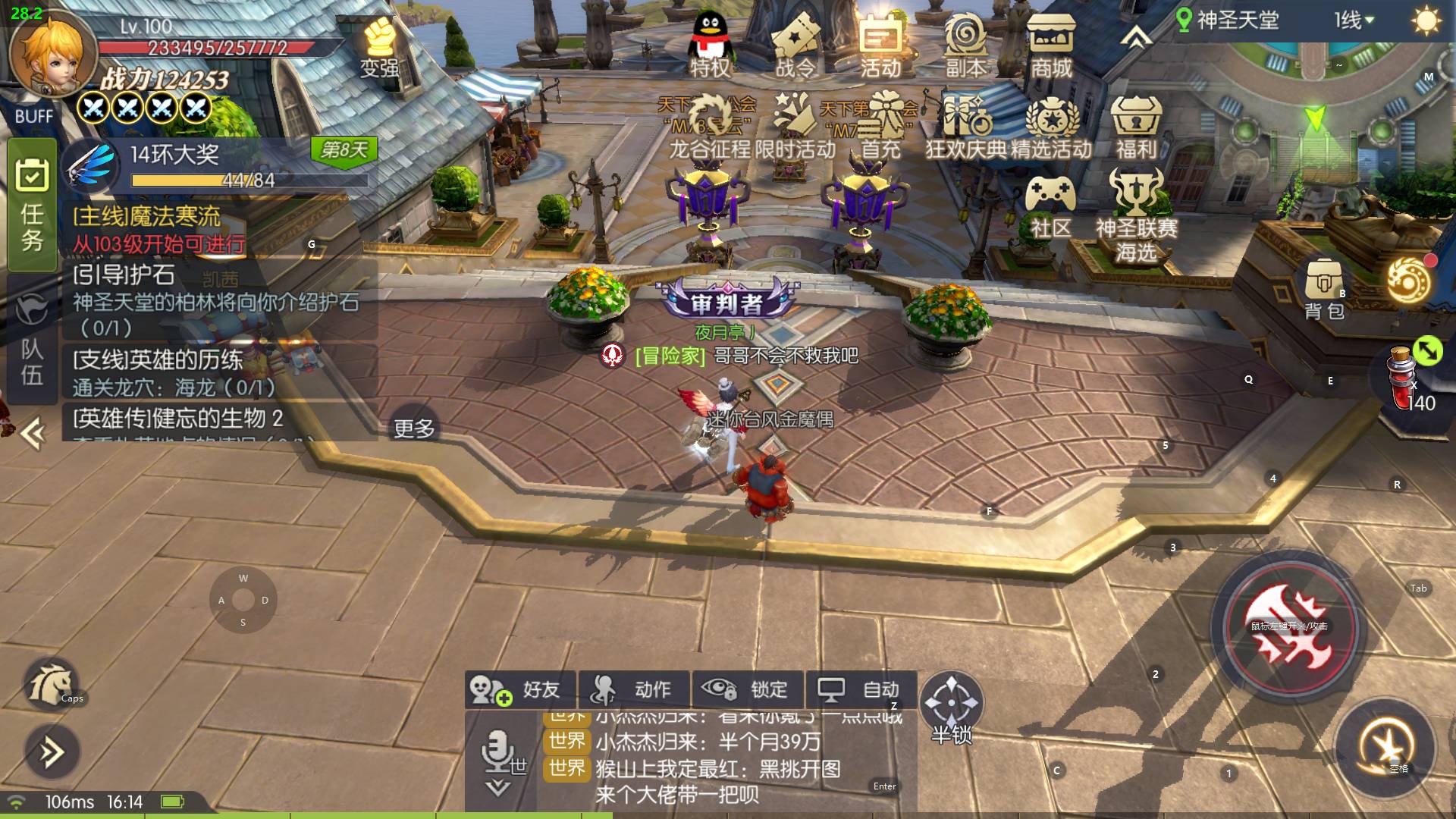Switch to the 任务 quest tab
Viewport: 1456px width, 819px height.
click(x=32, y=205)
